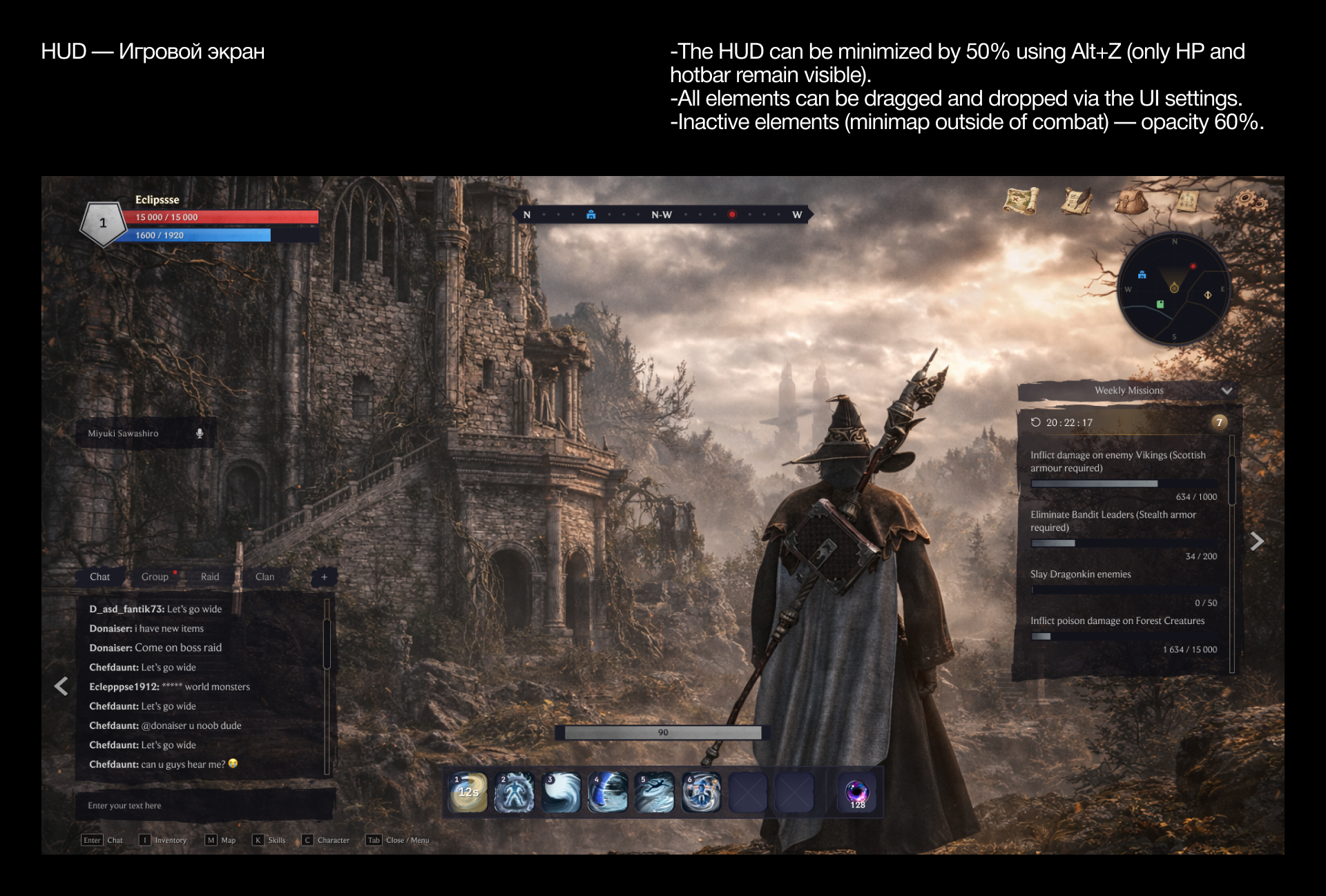
Task: Add a new chat tab with the plus button
Action: click(323, 577)
